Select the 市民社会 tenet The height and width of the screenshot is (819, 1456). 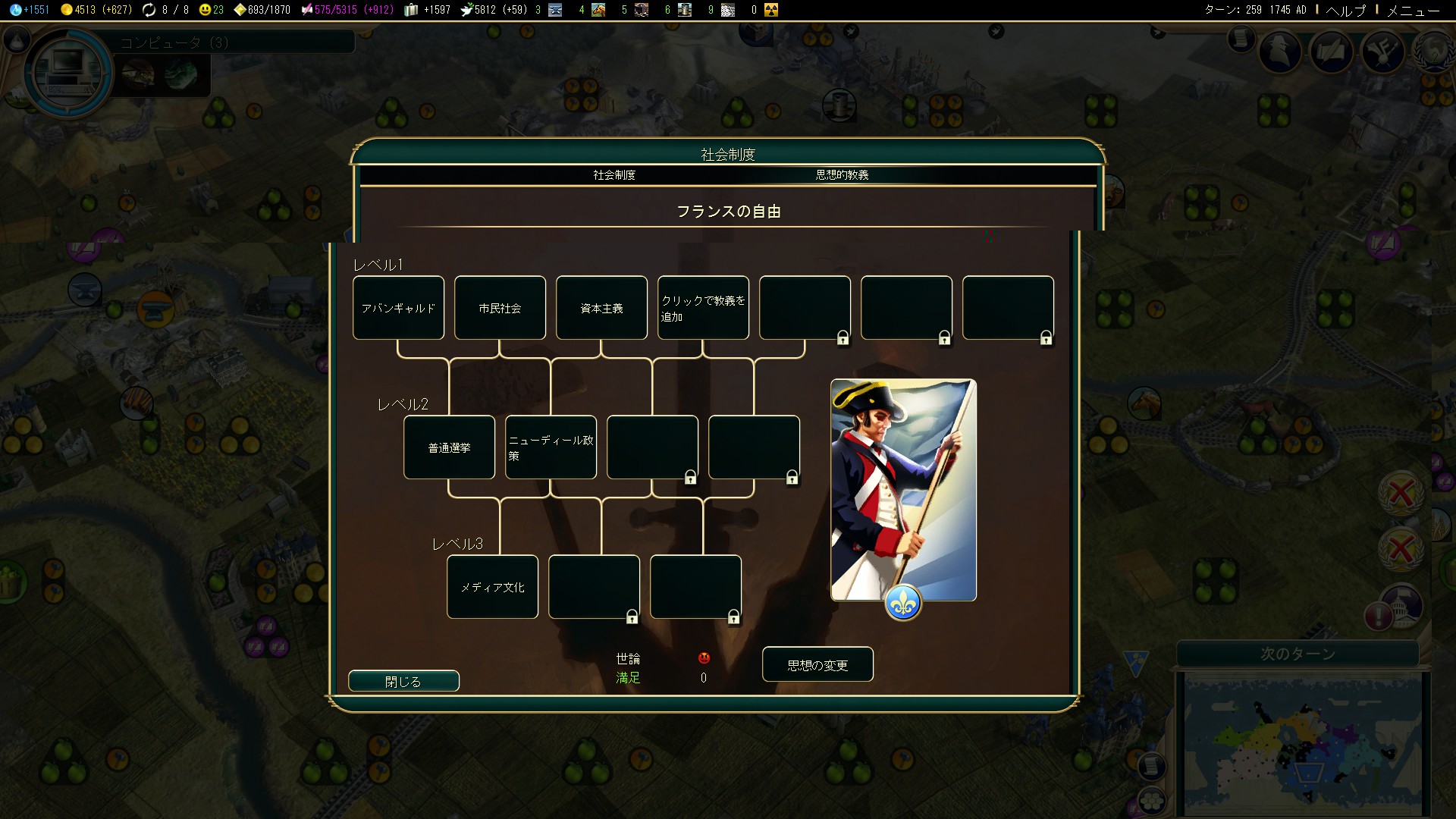[500, 308]
